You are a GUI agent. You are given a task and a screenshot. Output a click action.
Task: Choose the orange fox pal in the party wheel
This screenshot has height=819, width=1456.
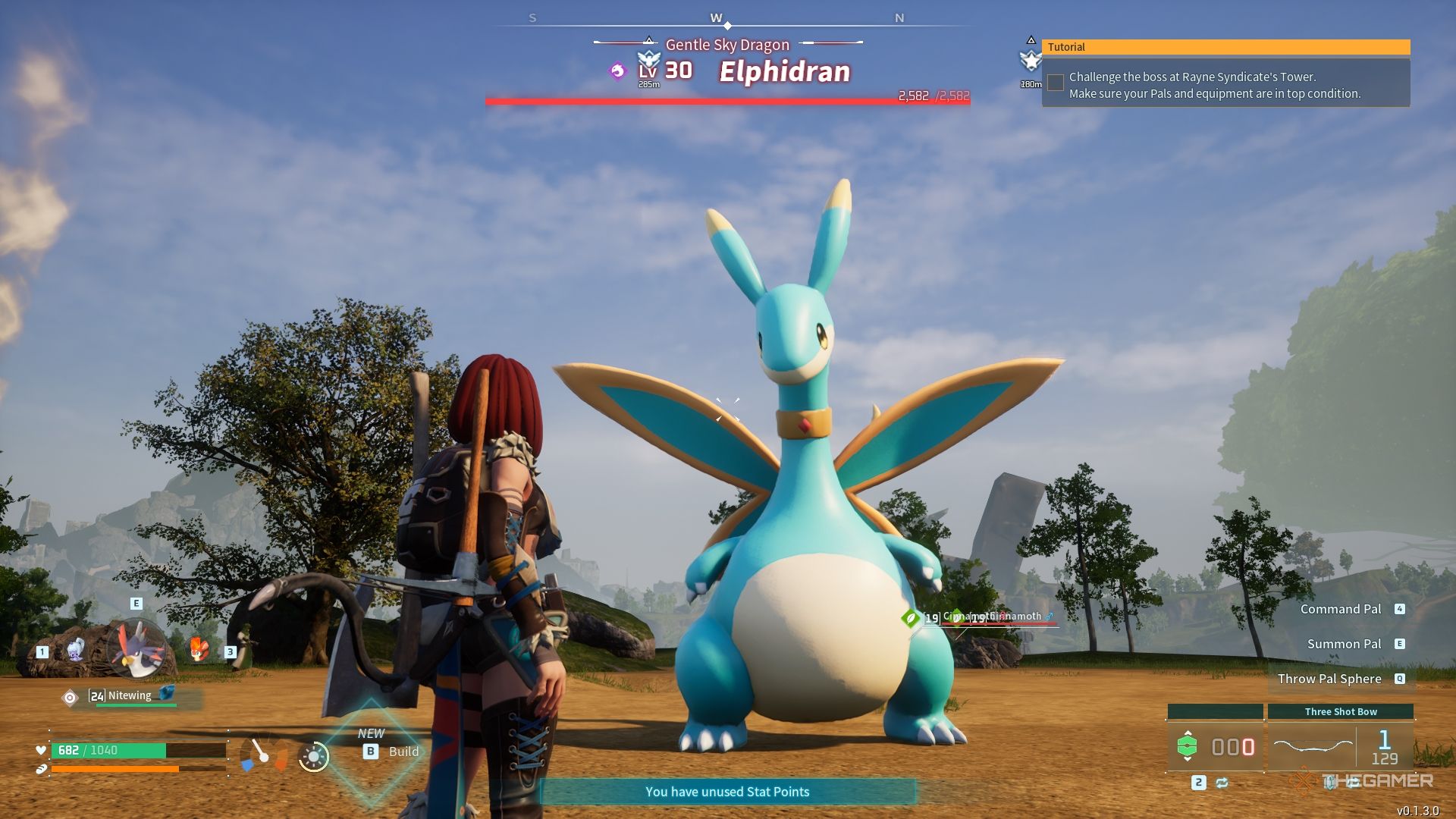199,649
